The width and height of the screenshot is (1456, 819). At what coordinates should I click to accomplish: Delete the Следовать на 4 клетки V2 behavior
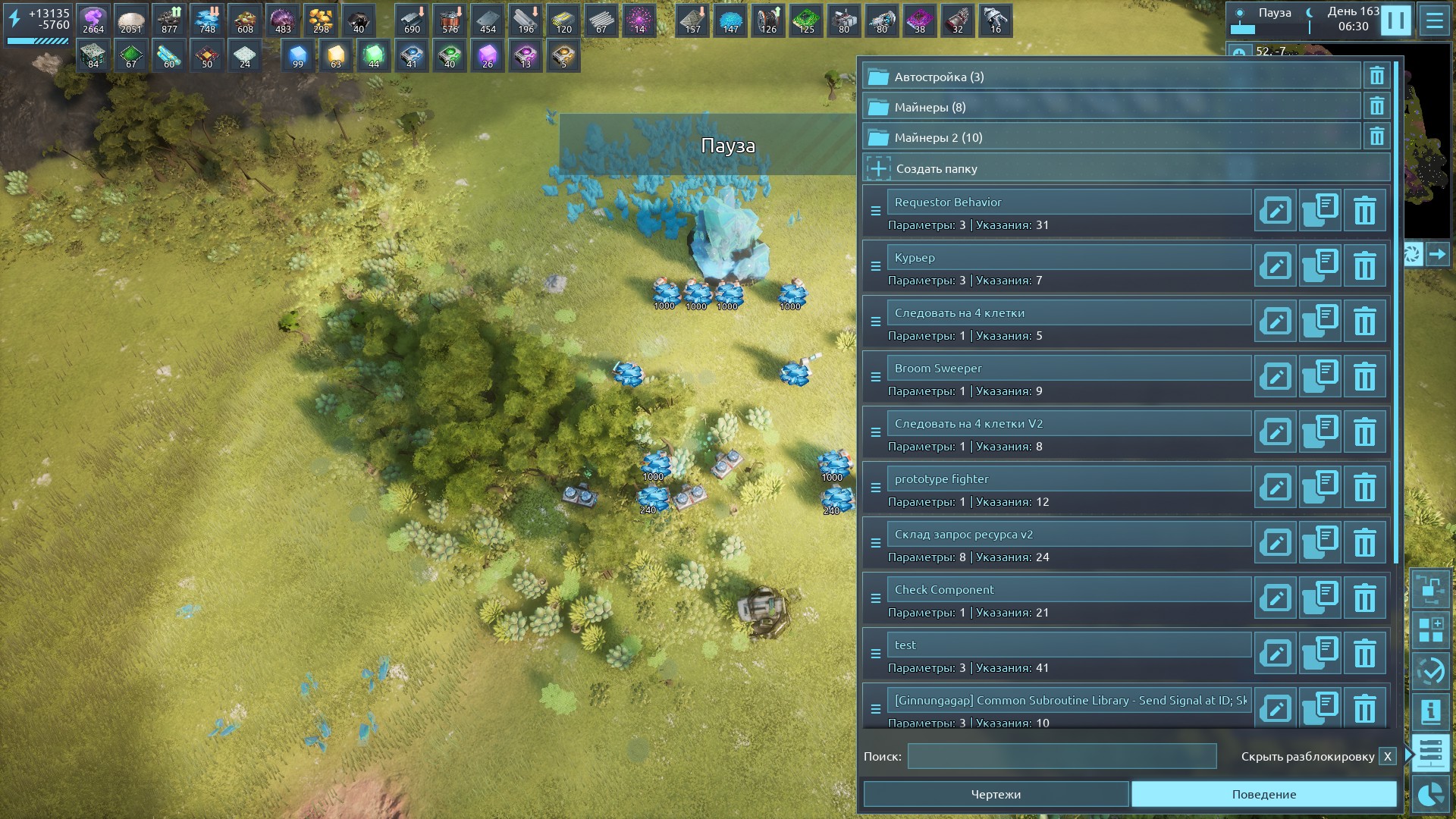(1364, 432)
